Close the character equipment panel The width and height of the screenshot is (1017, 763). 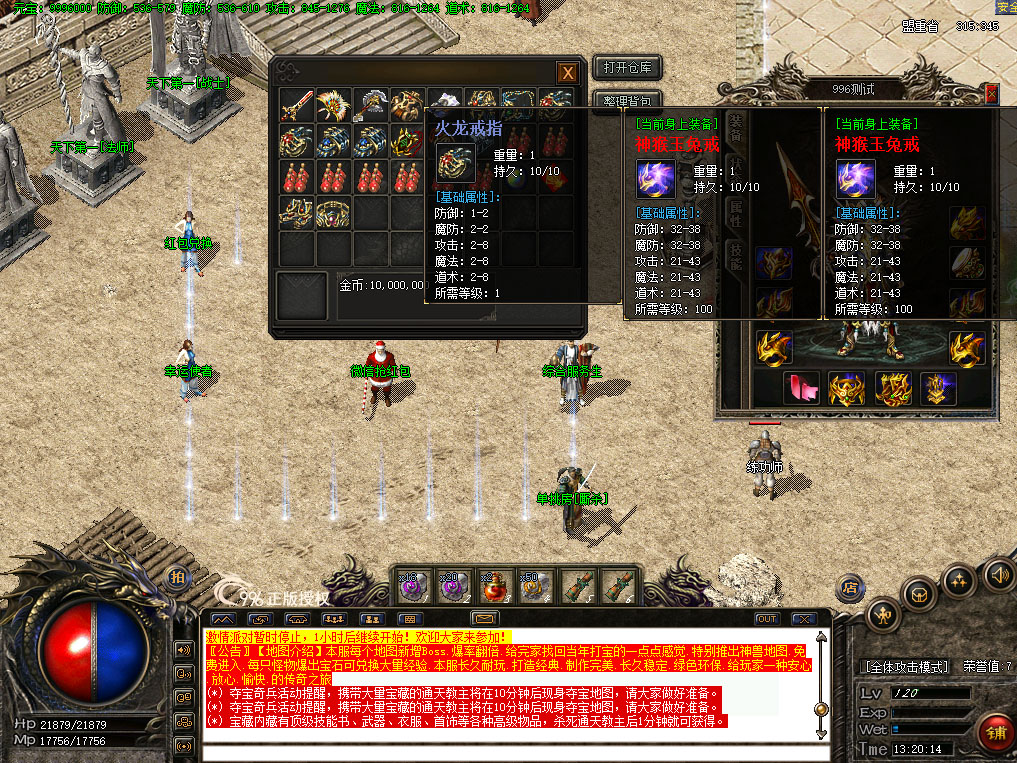pos(991,92)
